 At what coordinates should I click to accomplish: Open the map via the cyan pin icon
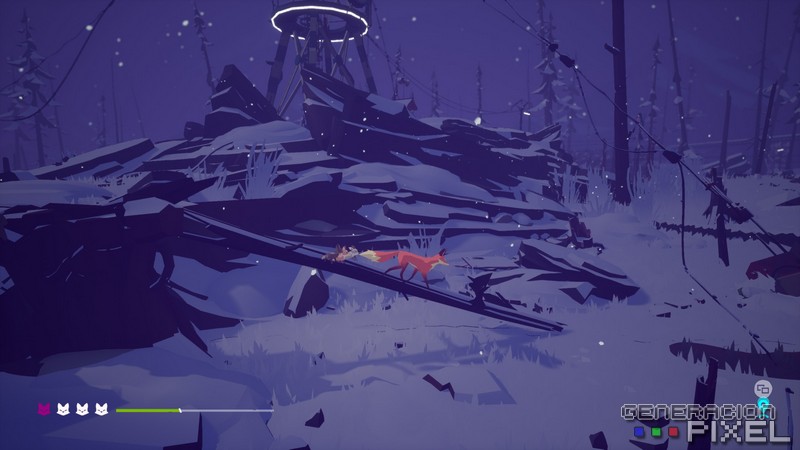tap(763, 405)
